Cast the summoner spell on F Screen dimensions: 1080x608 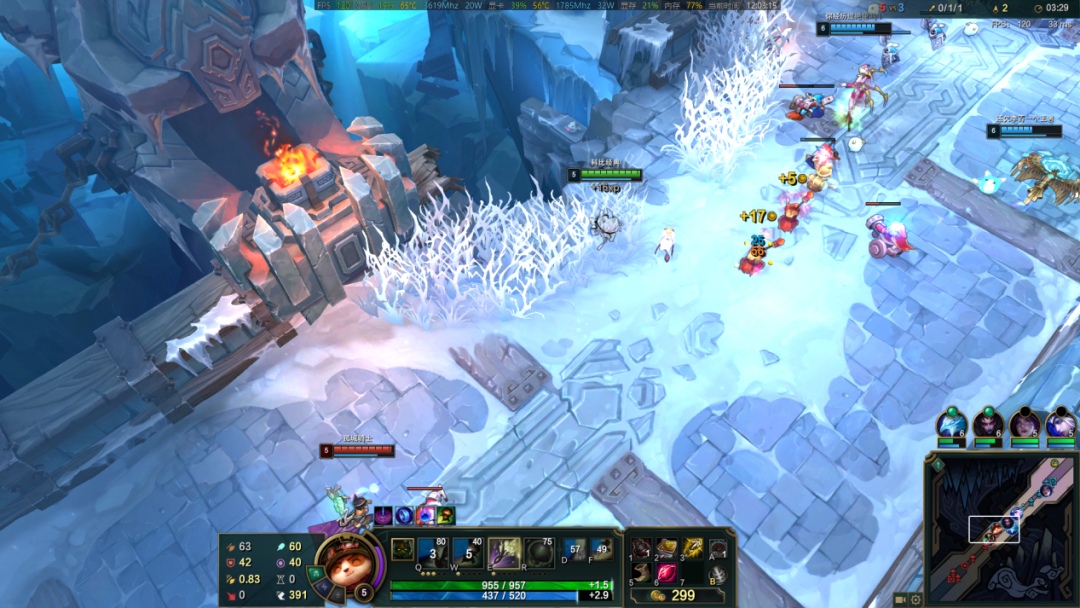pyautogui.click(x=601, y=549)
